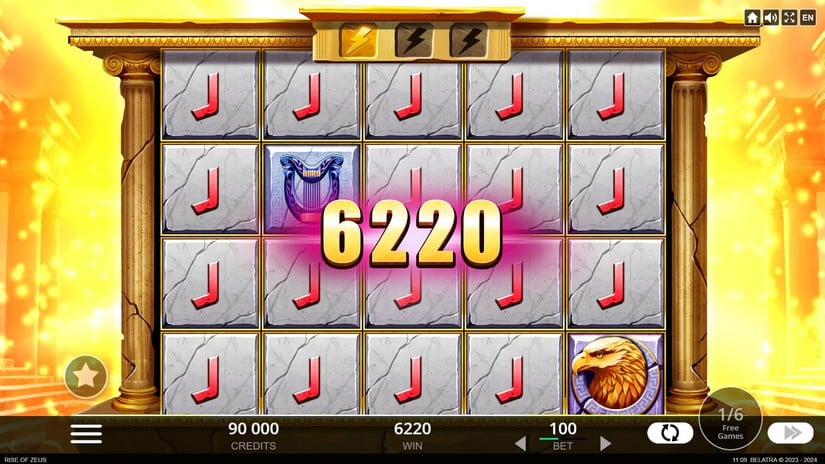Activate the autoplay circular arrows button

(670, 433)
